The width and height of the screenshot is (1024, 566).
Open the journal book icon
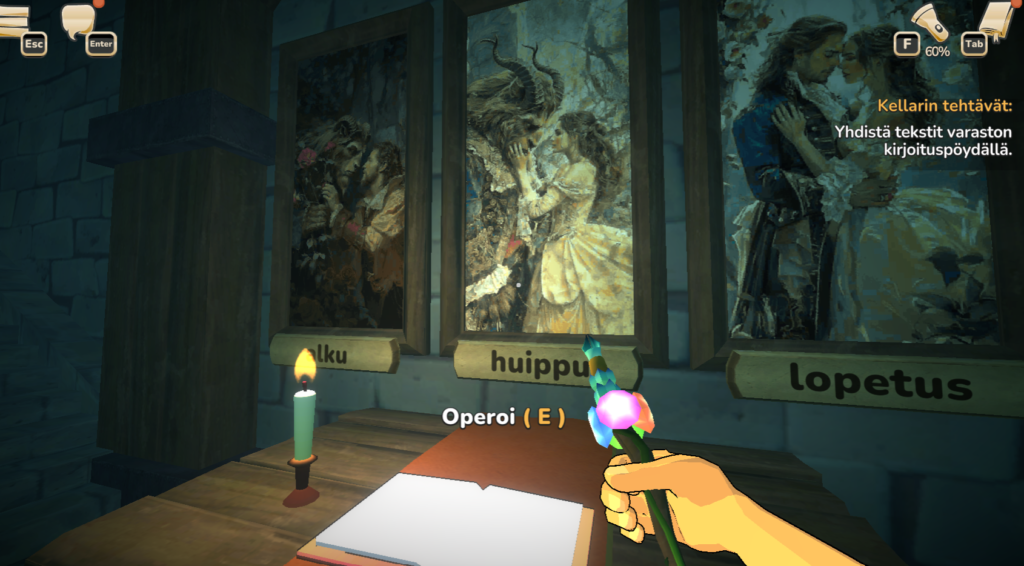[x=995, y=19]
